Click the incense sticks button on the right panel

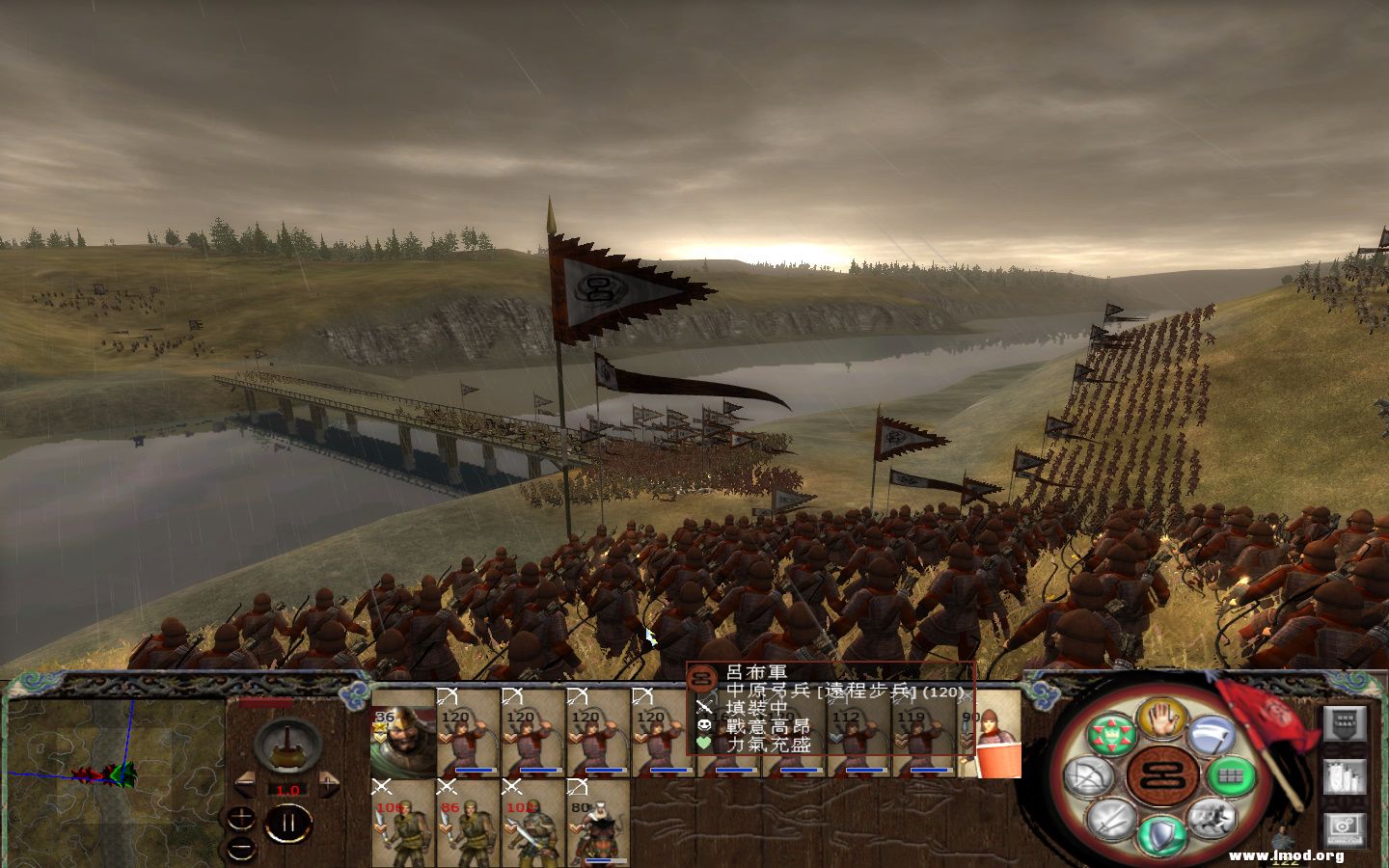(1343, 775)
